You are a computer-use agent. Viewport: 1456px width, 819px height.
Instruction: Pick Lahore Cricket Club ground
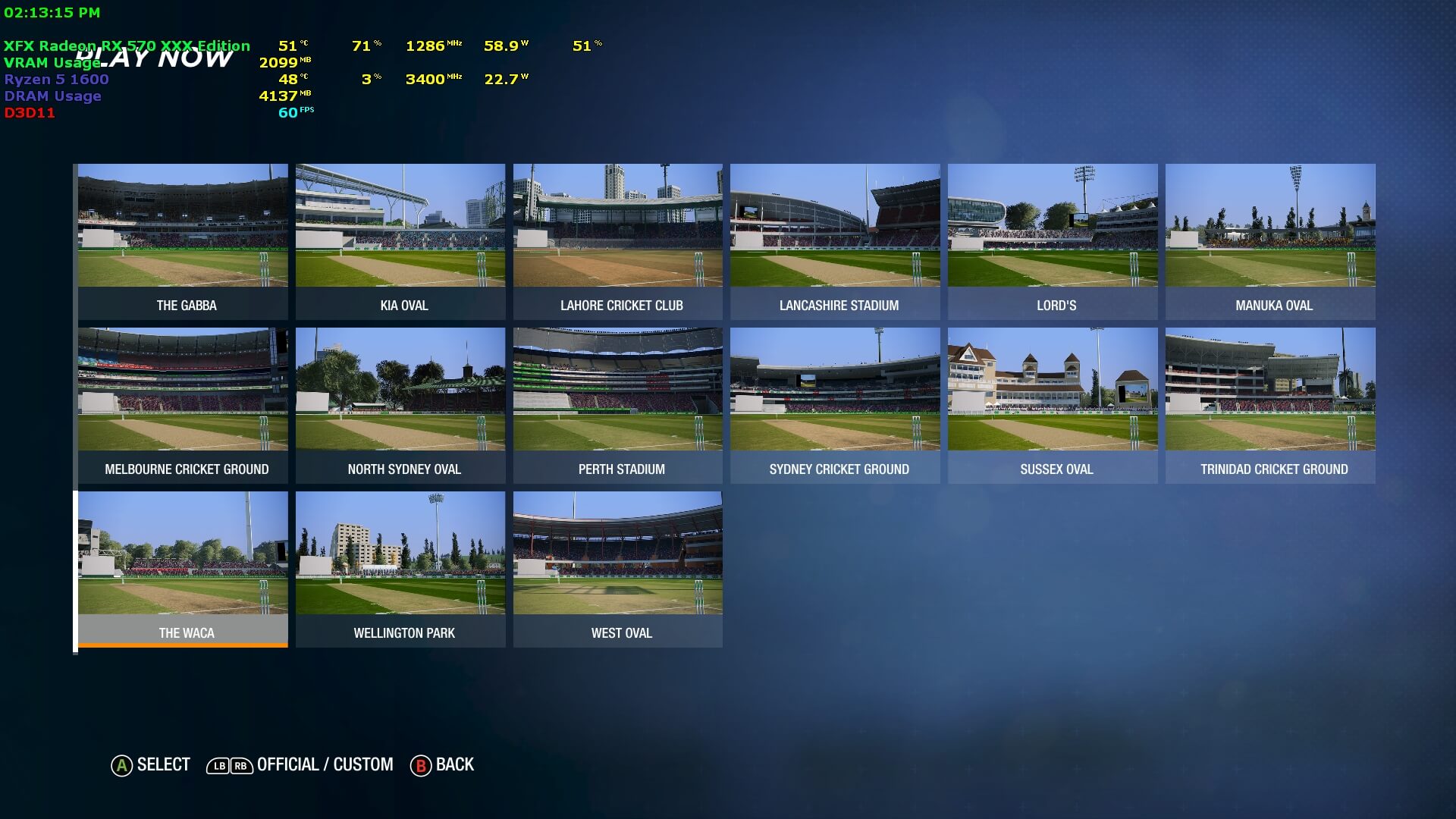pos(618,241)
